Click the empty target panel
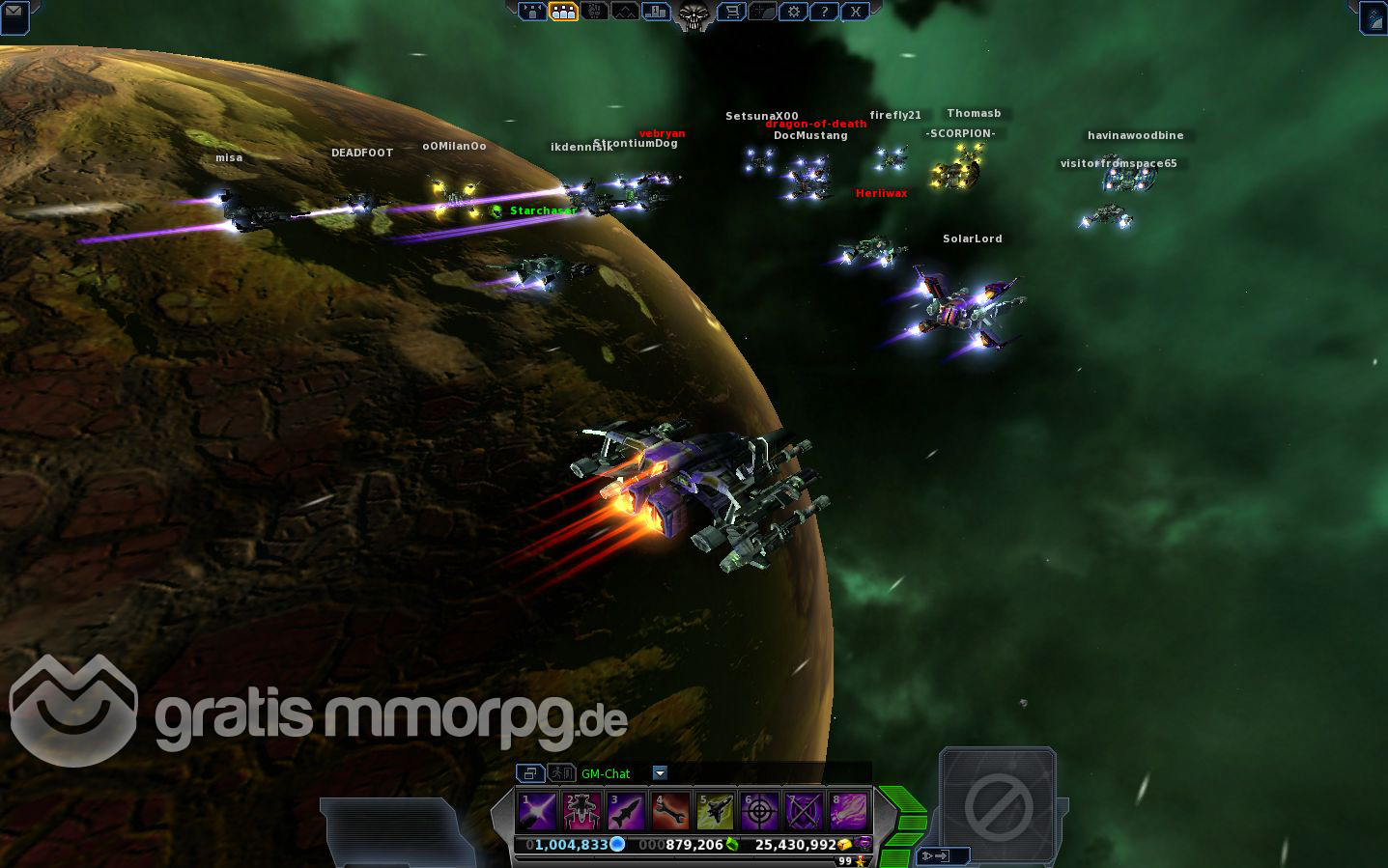Screen dimensions: 1388x868 [x=998, y=804]
